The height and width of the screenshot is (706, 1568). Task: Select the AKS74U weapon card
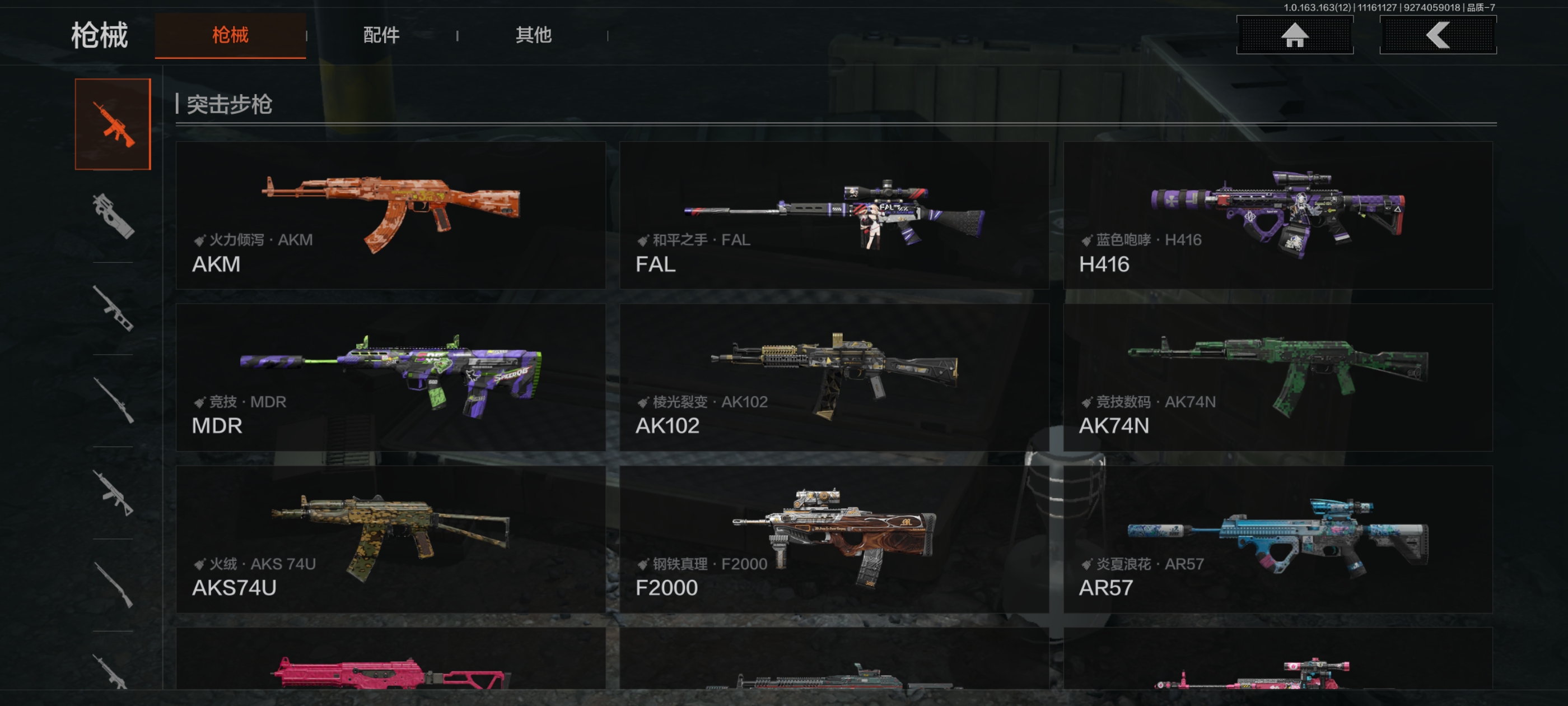[x=391, y=539]
